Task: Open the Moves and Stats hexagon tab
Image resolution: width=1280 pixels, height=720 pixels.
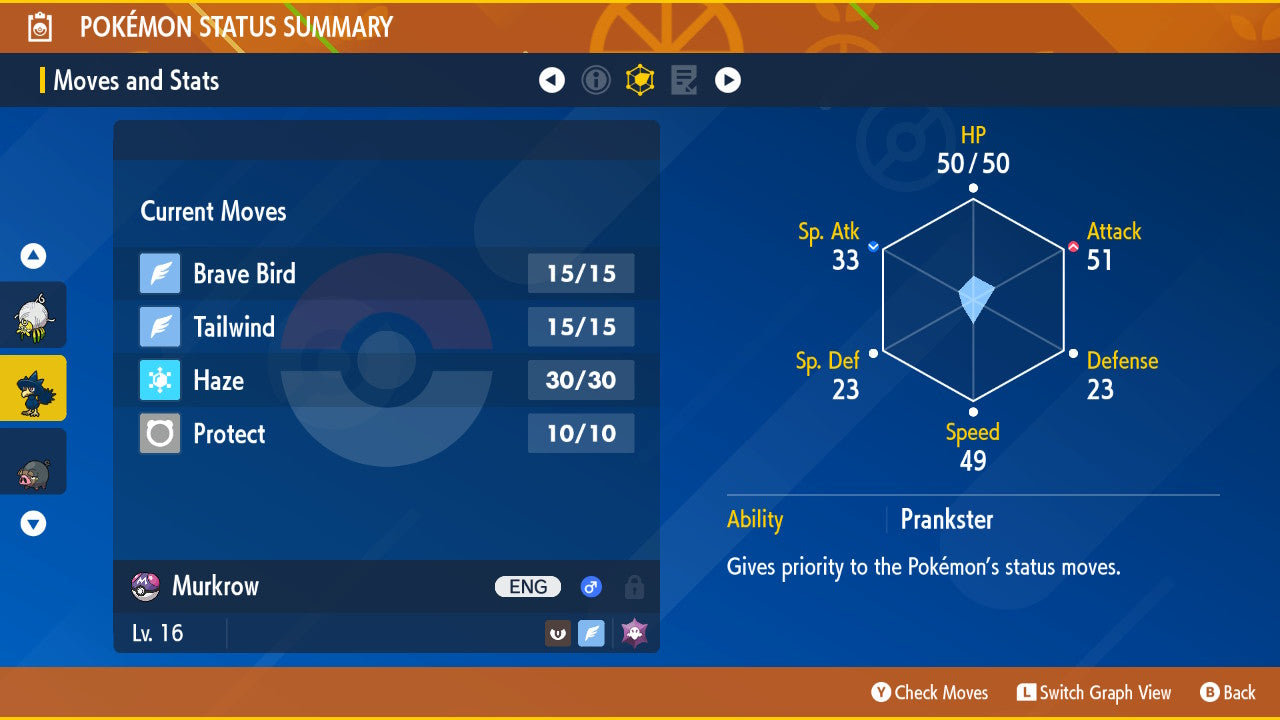Action: [640, 80]
